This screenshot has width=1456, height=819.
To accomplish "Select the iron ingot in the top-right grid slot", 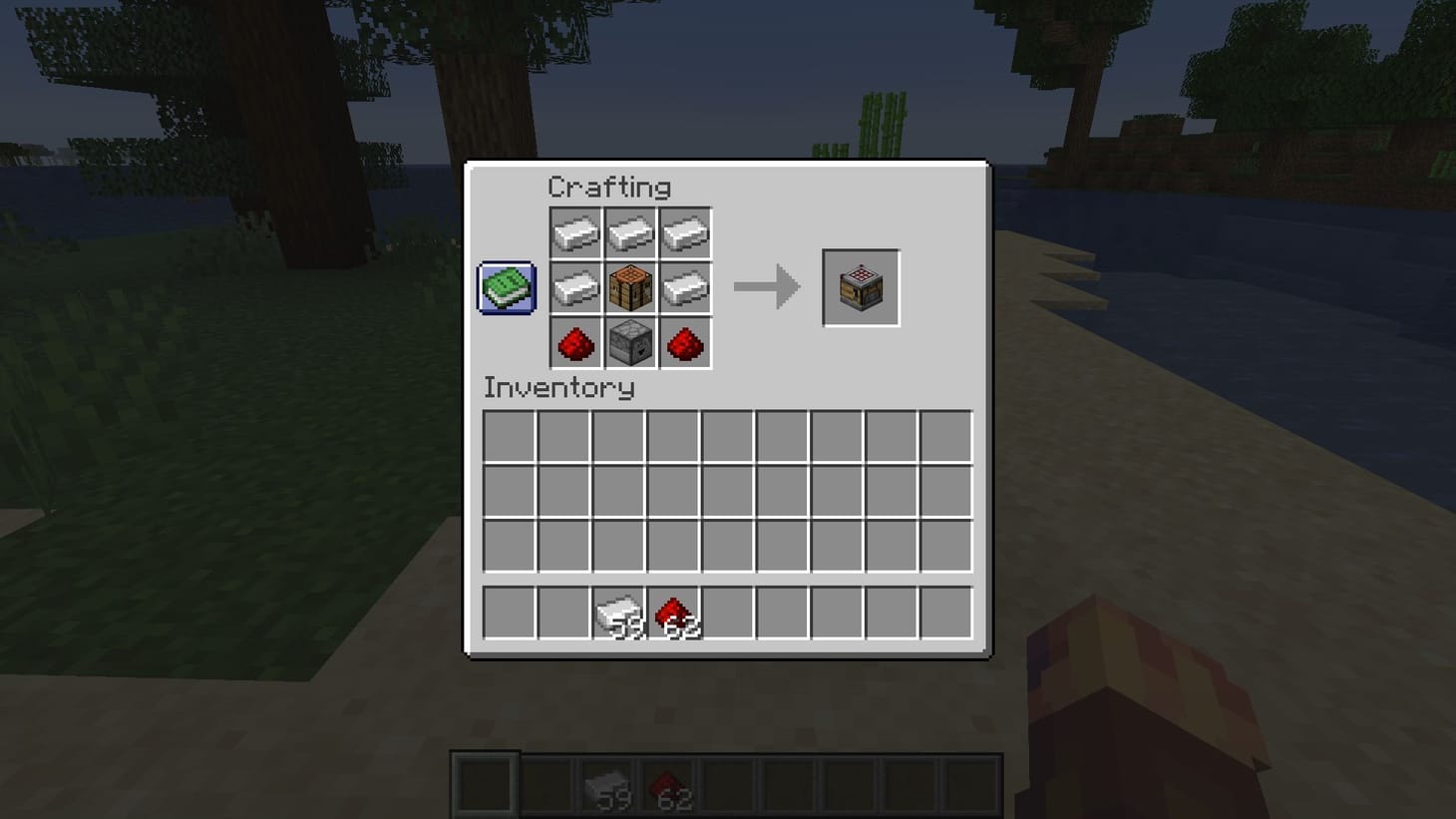I will click(x=686, y=232).
